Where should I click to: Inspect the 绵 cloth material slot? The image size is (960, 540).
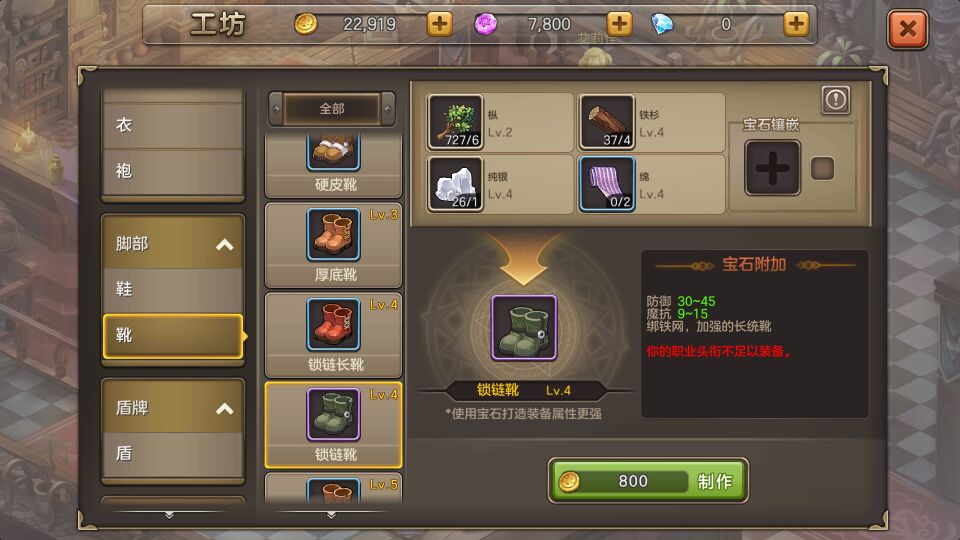click(607, 184)
